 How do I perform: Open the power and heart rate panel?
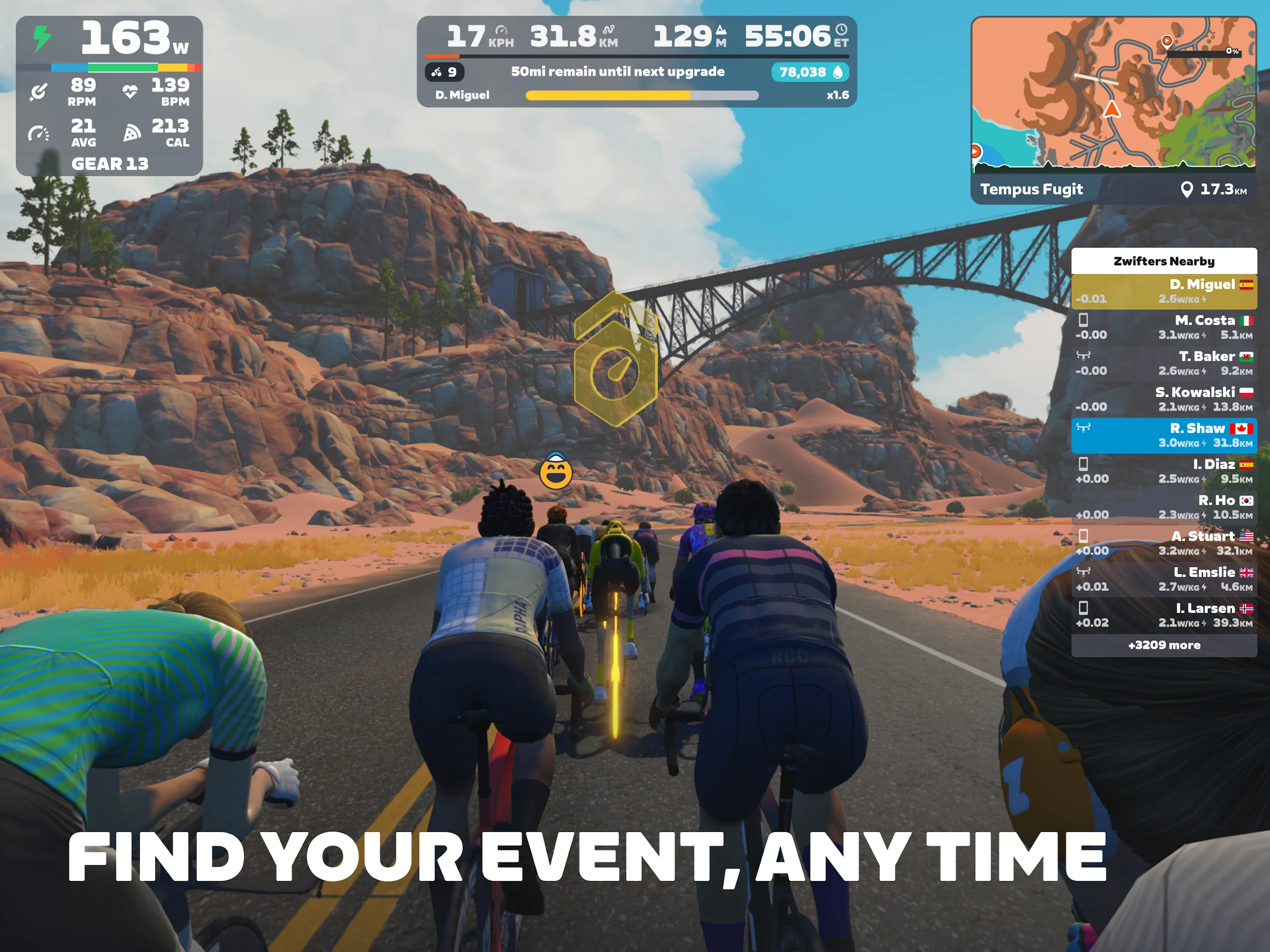[109, 95]
